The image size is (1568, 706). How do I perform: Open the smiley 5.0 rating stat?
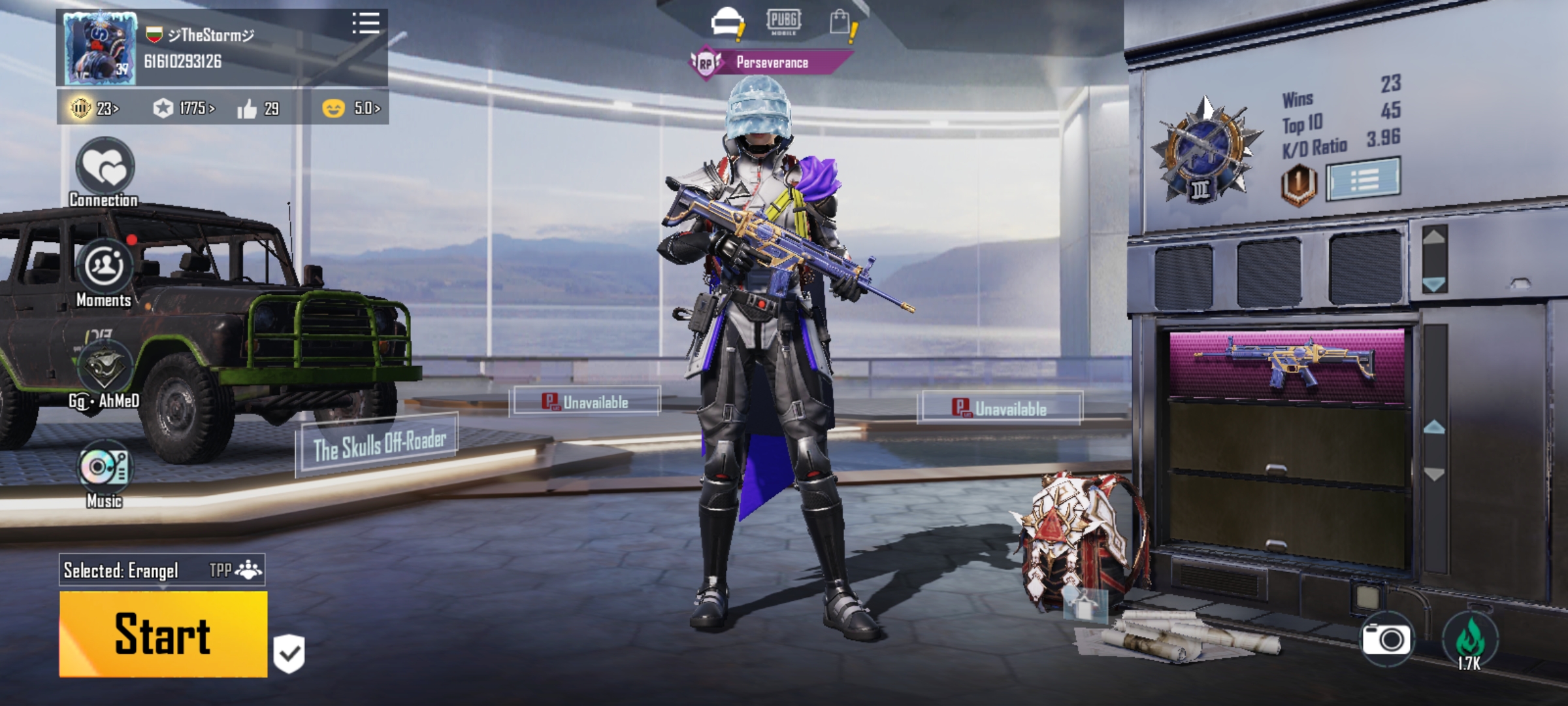[351, 109]
